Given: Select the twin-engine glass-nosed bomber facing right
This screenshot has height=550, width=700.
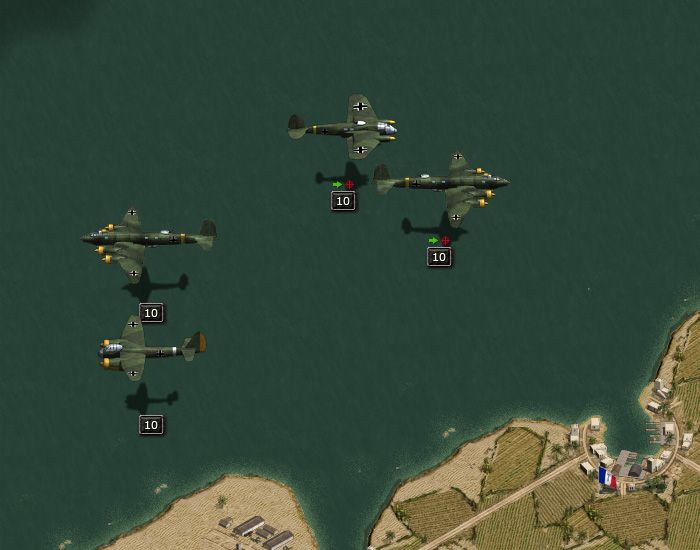Looking at the screenshot, I should pyautogui.click(x=346, y=128).
